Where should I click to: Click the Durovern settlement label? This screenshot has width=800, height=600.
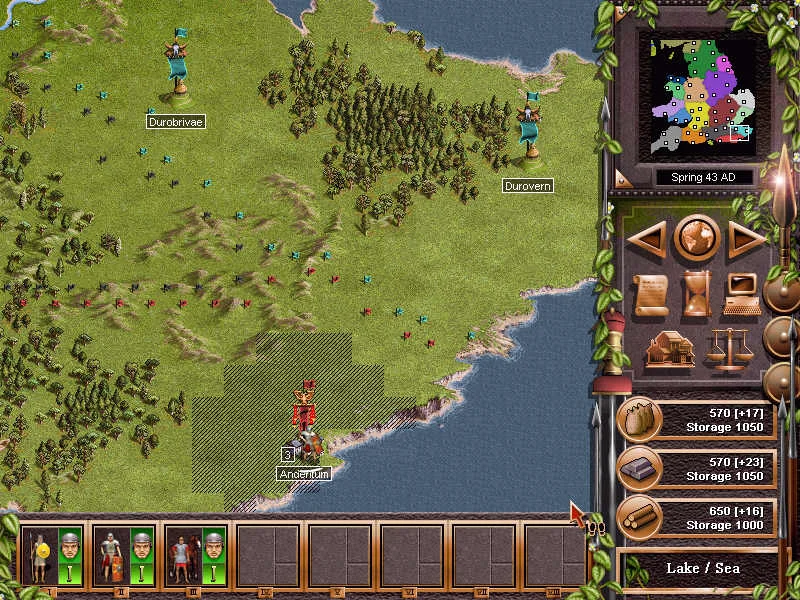pyautogui.click(x=527, y=186)
